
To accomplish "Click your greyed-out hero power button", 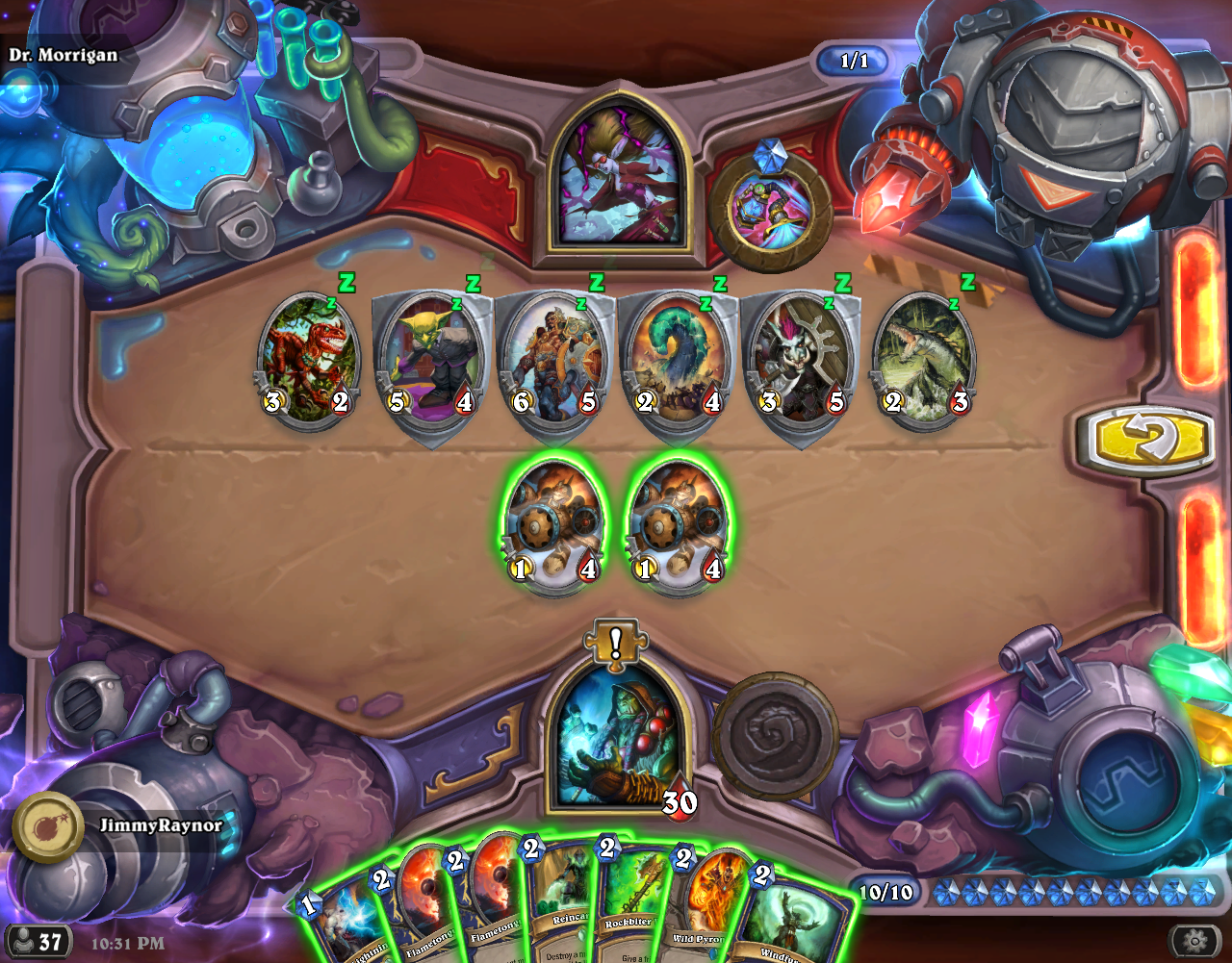I will [775, 736].
